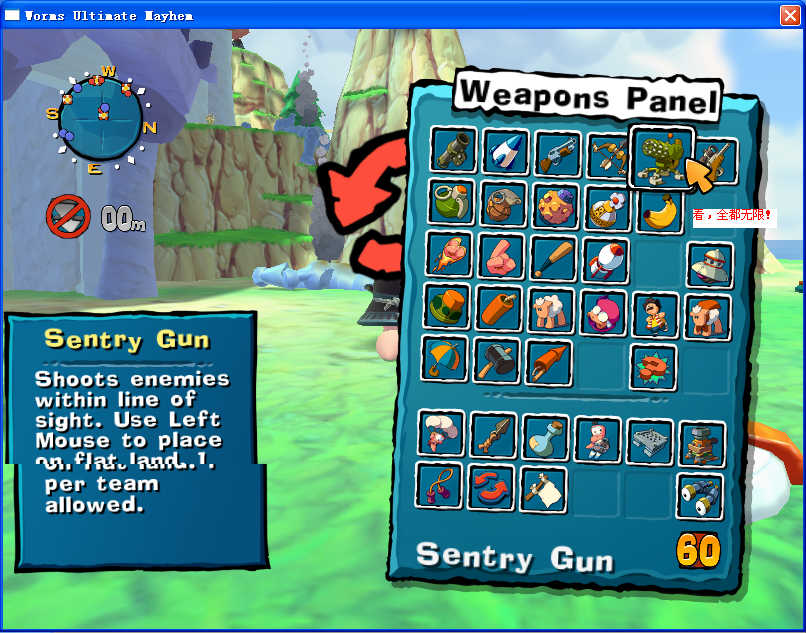Select the white Surrender flag
Screen dimensions: 806x633
tap(543, 489)
